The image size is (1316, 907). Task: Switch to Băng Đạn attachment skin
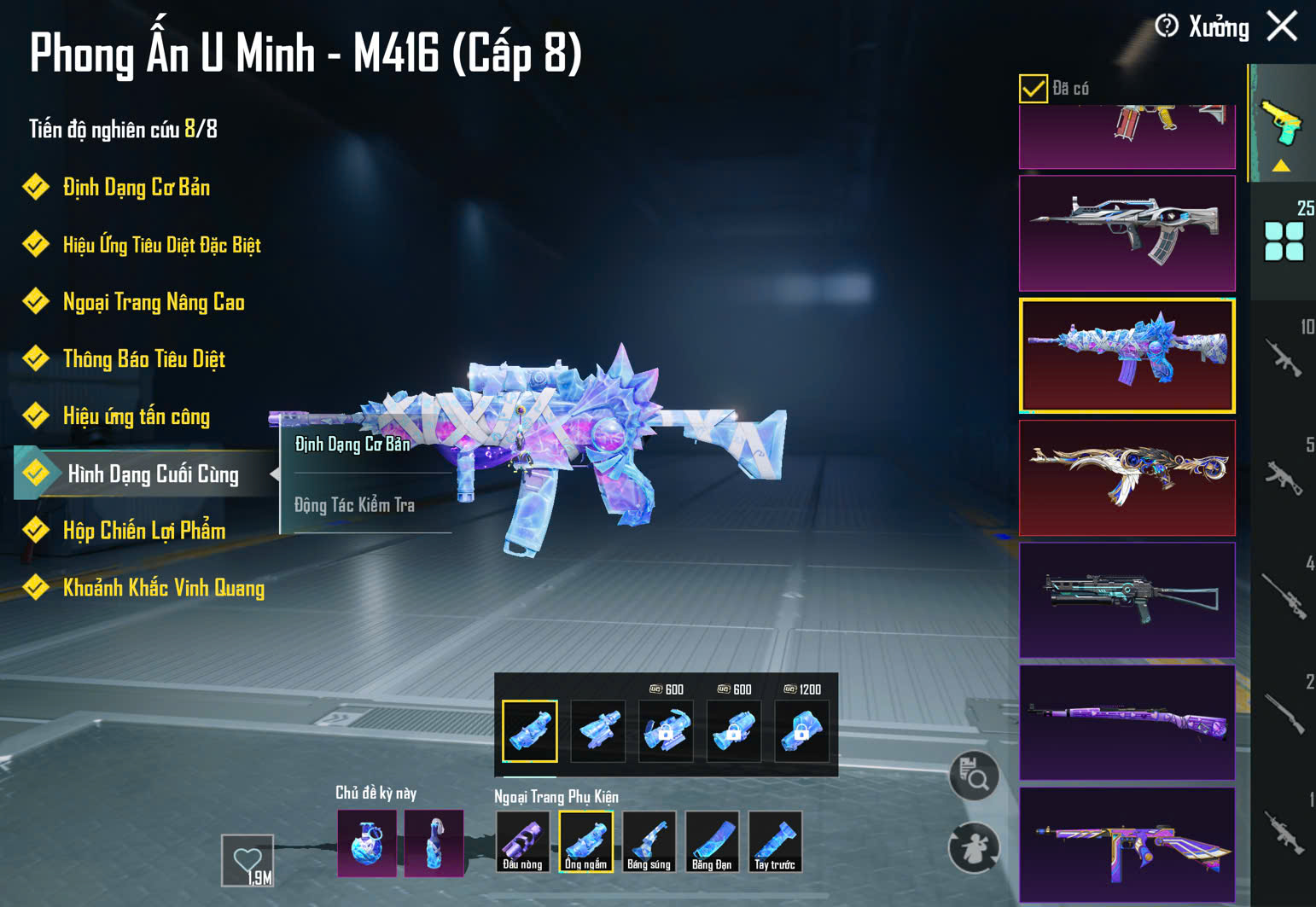tap(712, 841)
